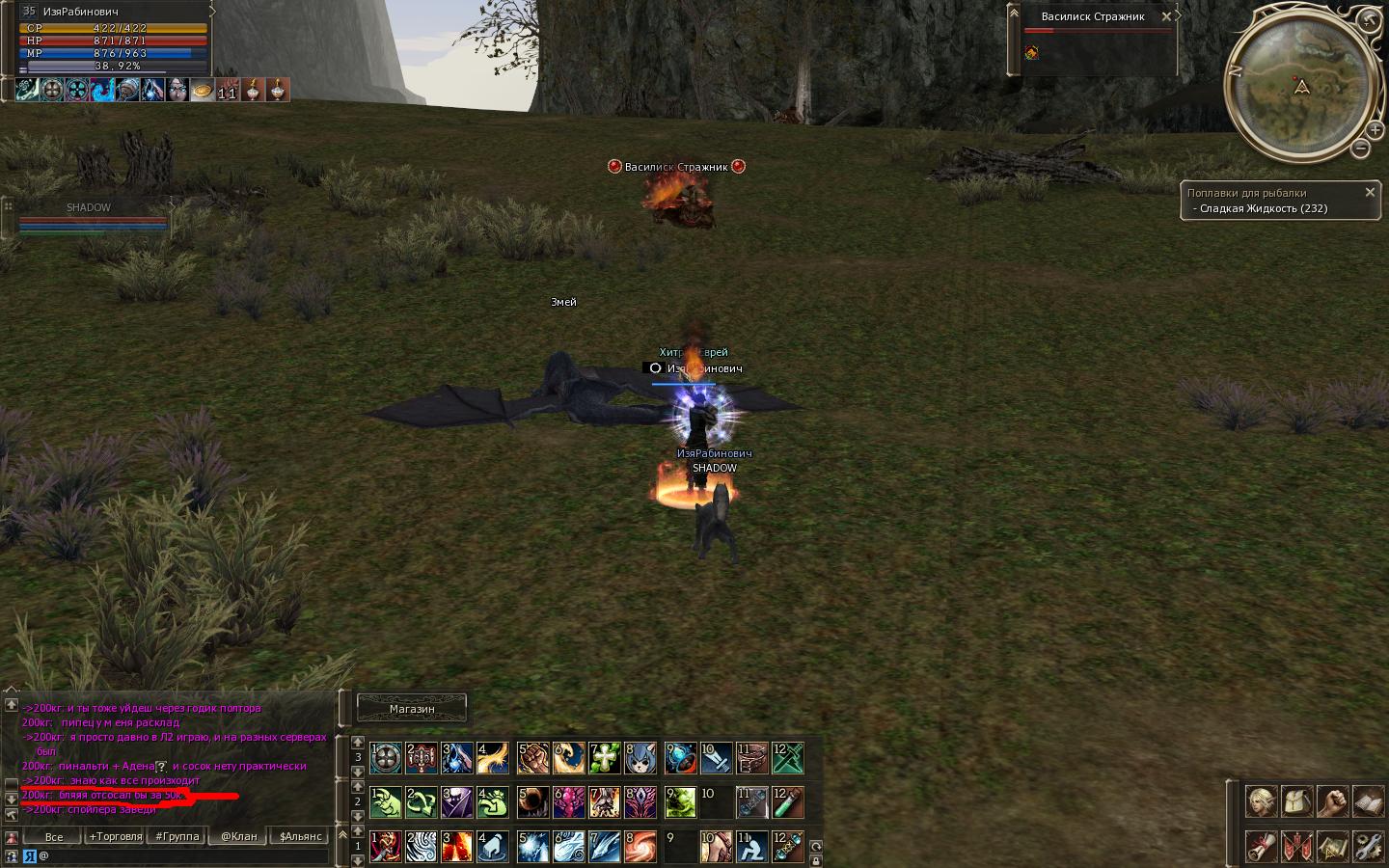
Task: Zoom in the minimap with plus button
Action: coord(1375,130)
